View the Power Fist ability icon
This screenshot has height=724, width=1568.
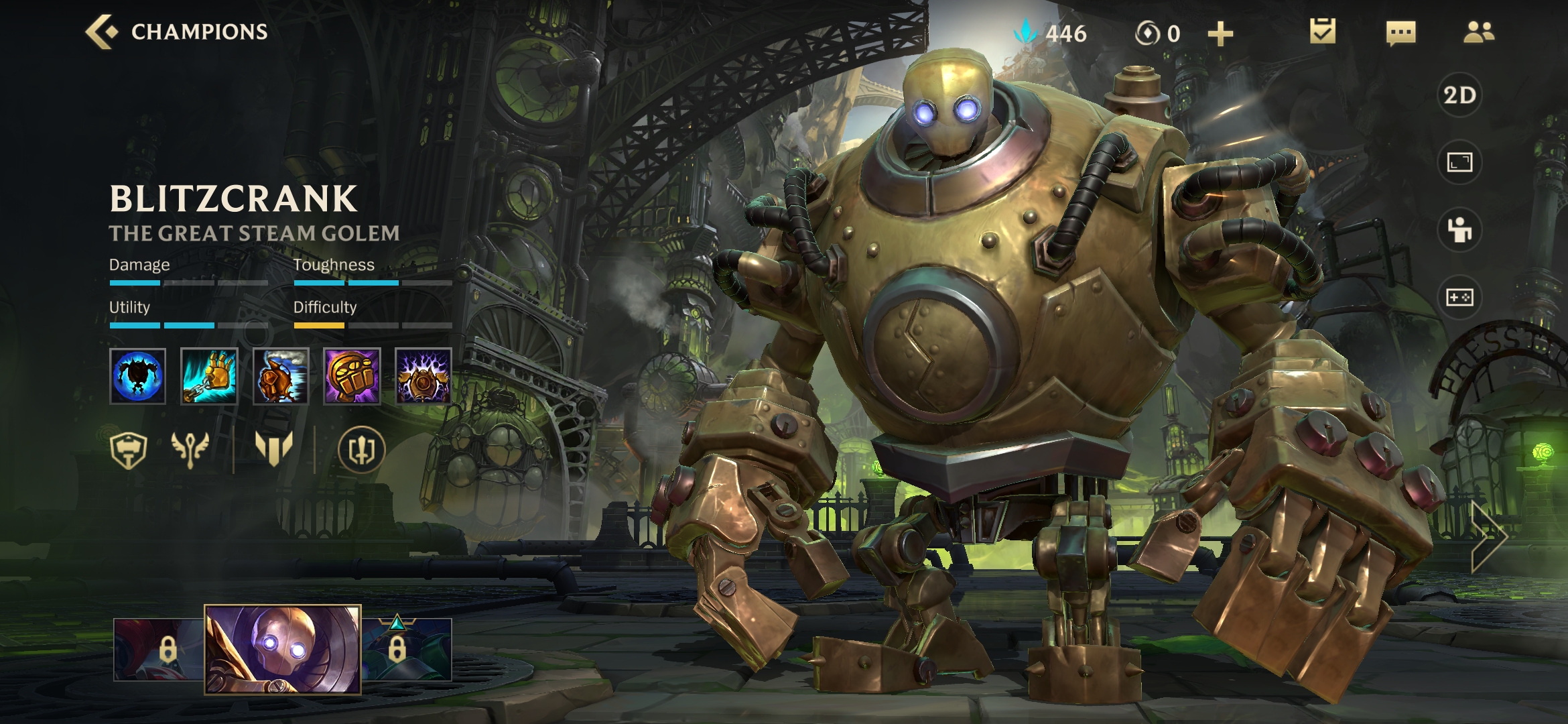pyautogui.click(x=352, y=376)
